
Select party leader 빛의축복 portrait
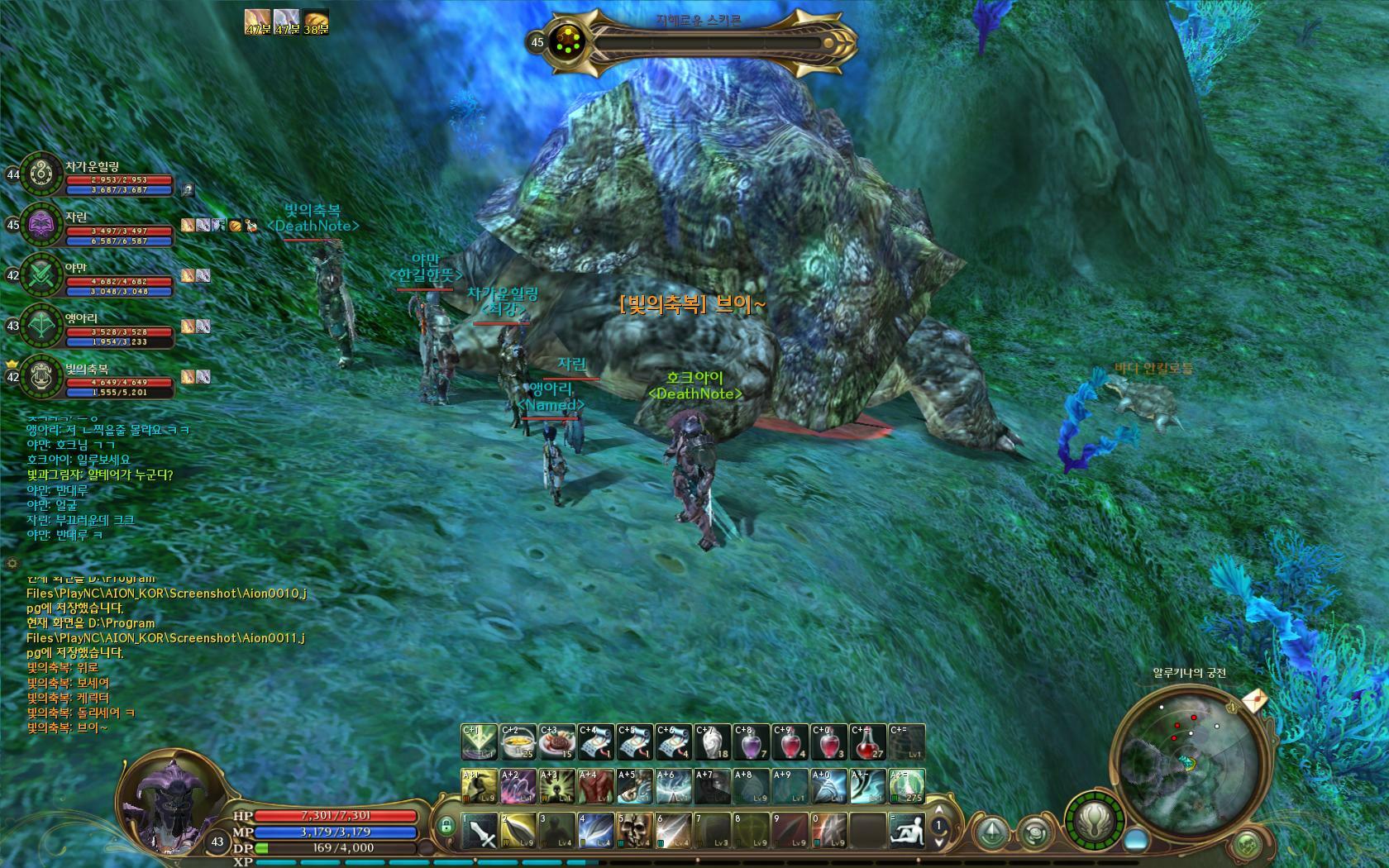[40, 377]
